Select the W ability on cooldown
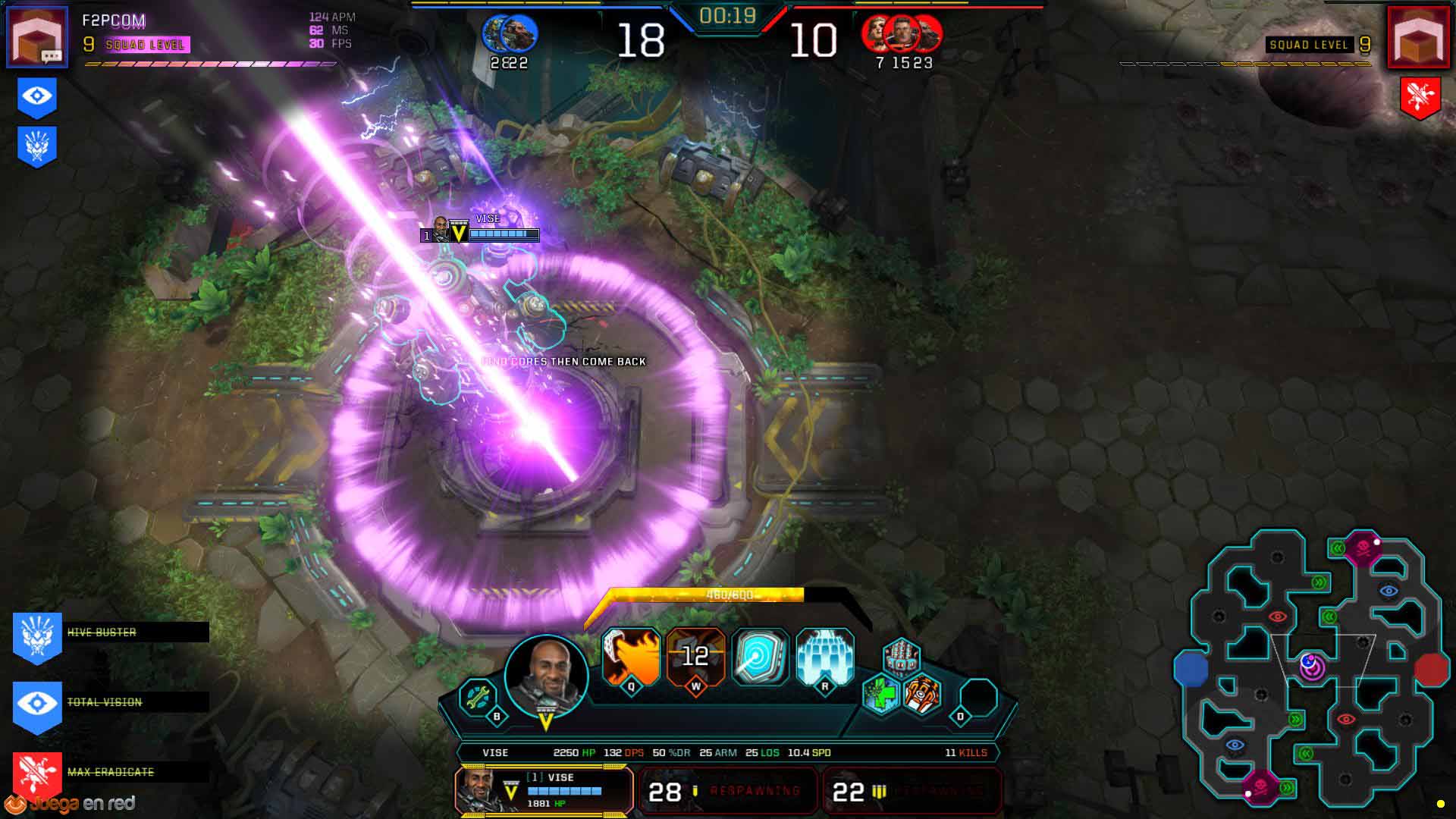The width and height of the screenshot is (1456, 819). point(695,657)
